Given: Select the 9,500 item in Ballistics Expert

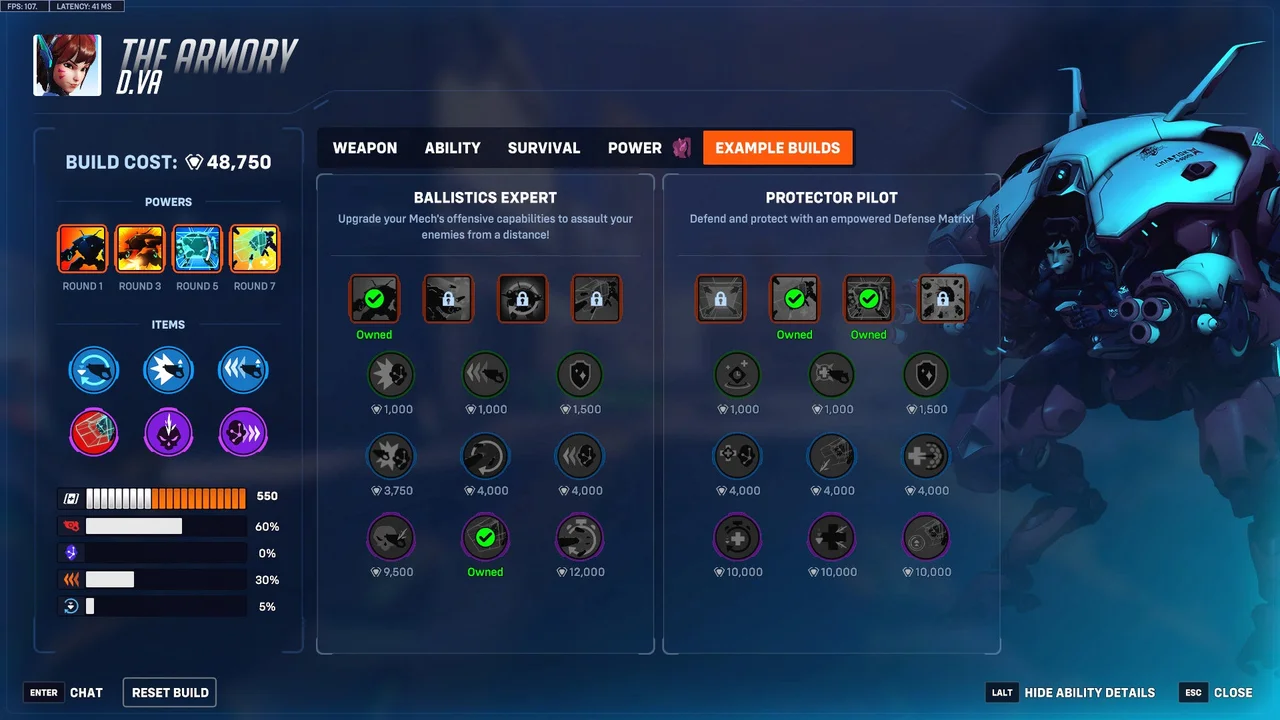Looking at the screenshot, I should point(391,538).
